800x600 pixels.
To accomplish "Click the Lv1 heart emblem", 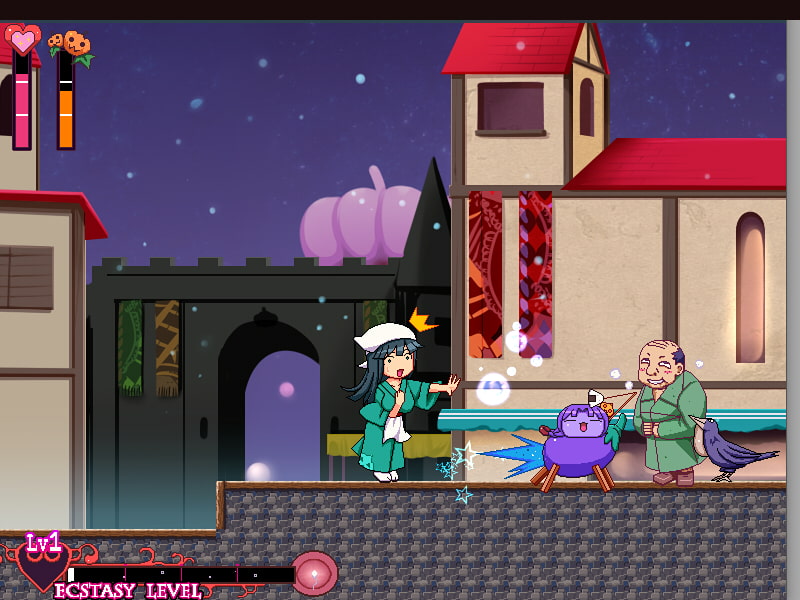I will pos(42,564).
